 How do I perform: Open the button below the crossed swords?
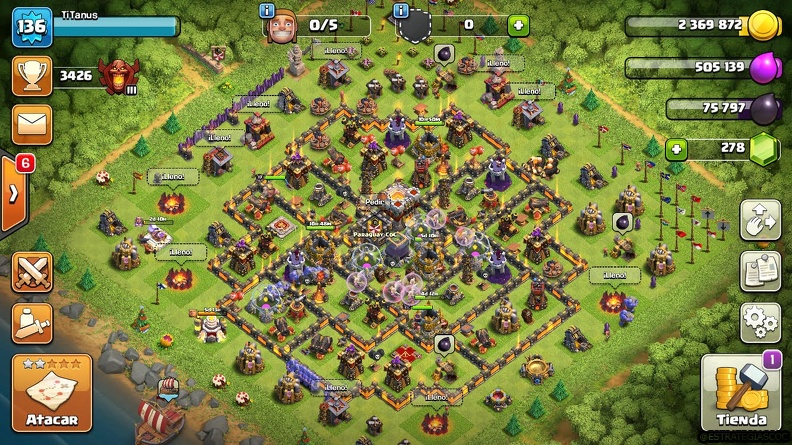(x=31, y=323)
